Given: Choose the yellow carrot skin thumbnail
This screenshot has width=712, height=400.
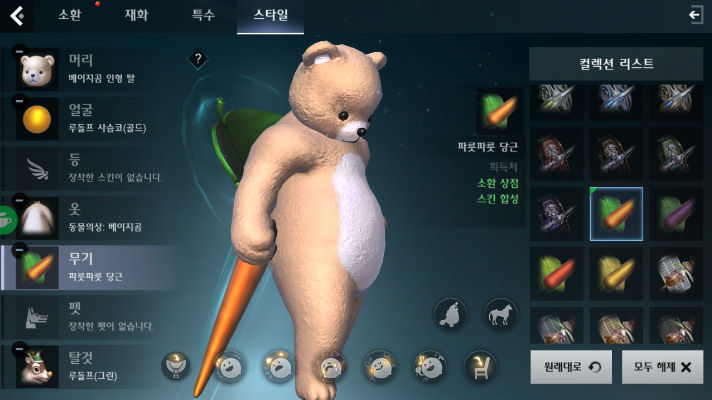Looking at the screenshot, I should point(616,270).
